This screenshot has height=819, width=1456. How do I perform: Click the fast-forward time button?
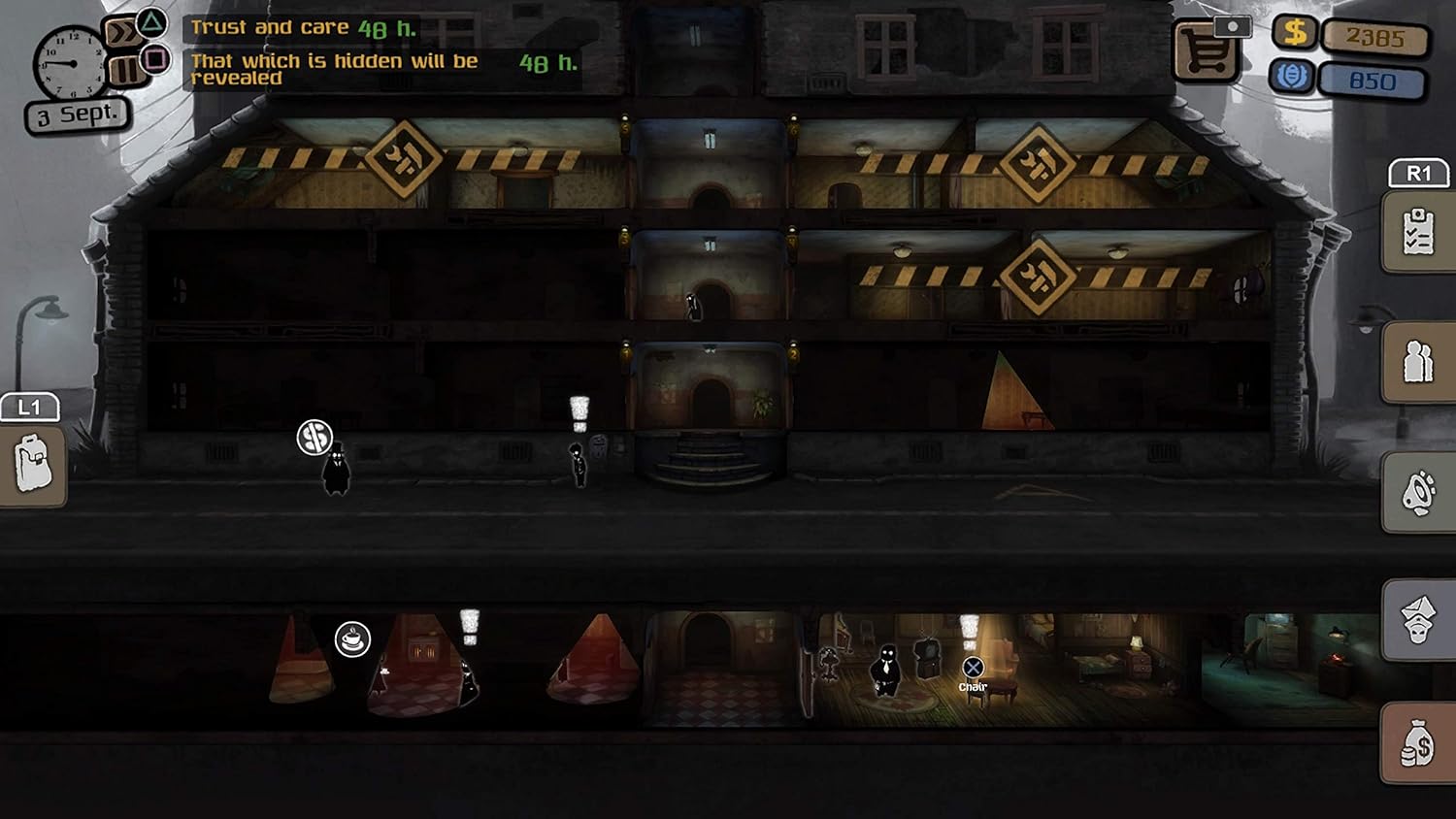tap(122, 35)
